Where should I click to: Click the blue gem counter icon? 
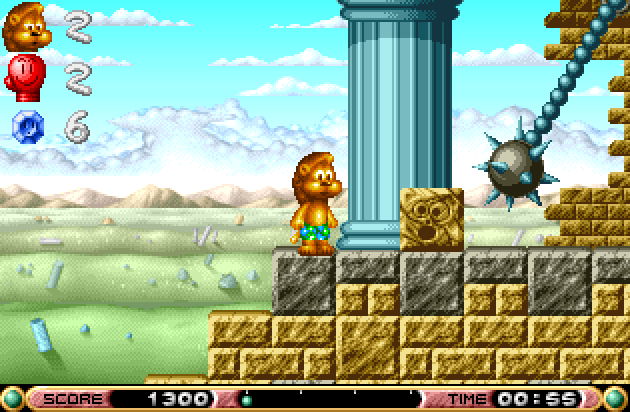26,126
